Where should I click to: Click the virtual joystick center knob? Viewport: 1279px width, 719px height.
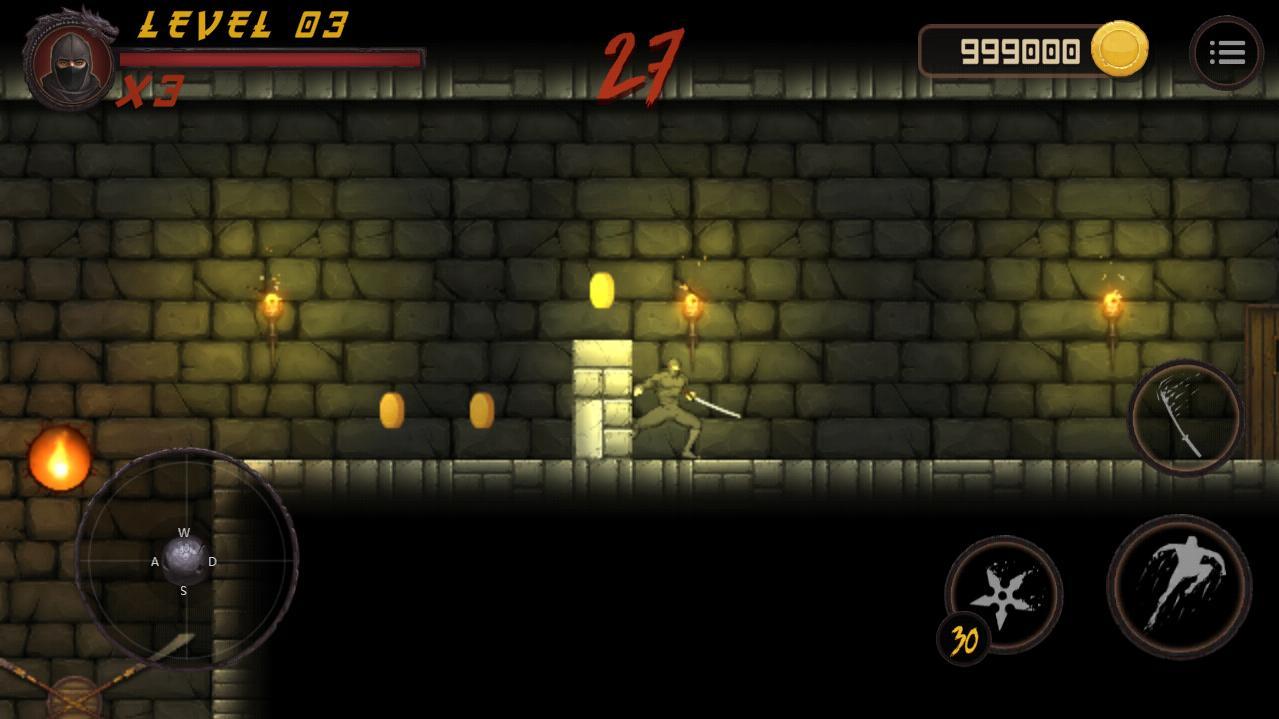185,559
